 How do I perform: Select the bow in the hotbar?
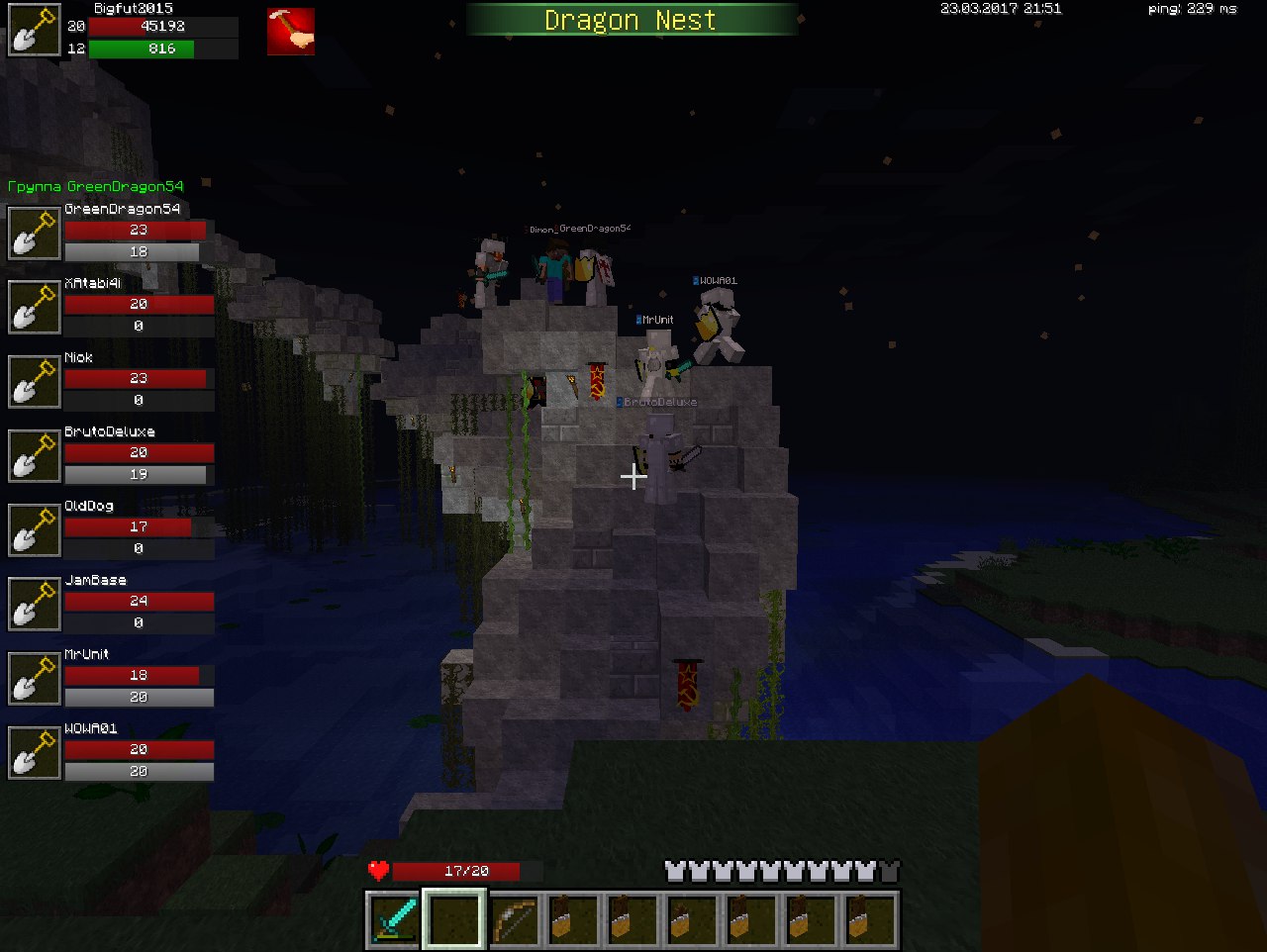pyautogui.click(x=515, y=919)
